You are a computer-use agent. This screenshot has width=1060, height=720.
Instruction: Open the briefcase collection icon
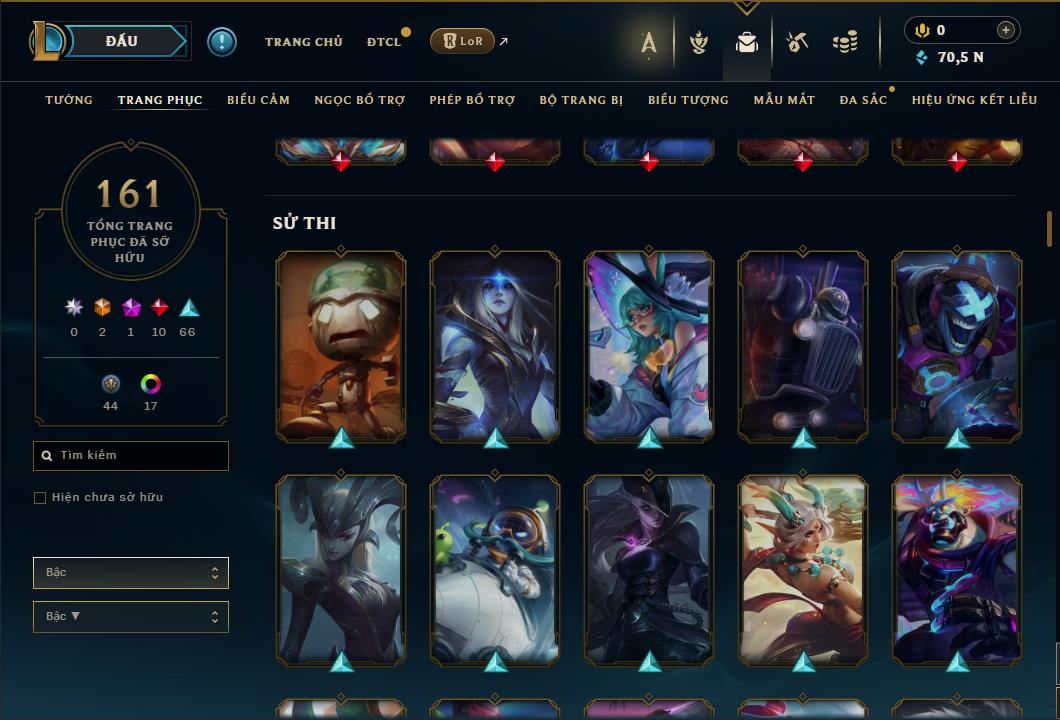click(x=747, y=42)
